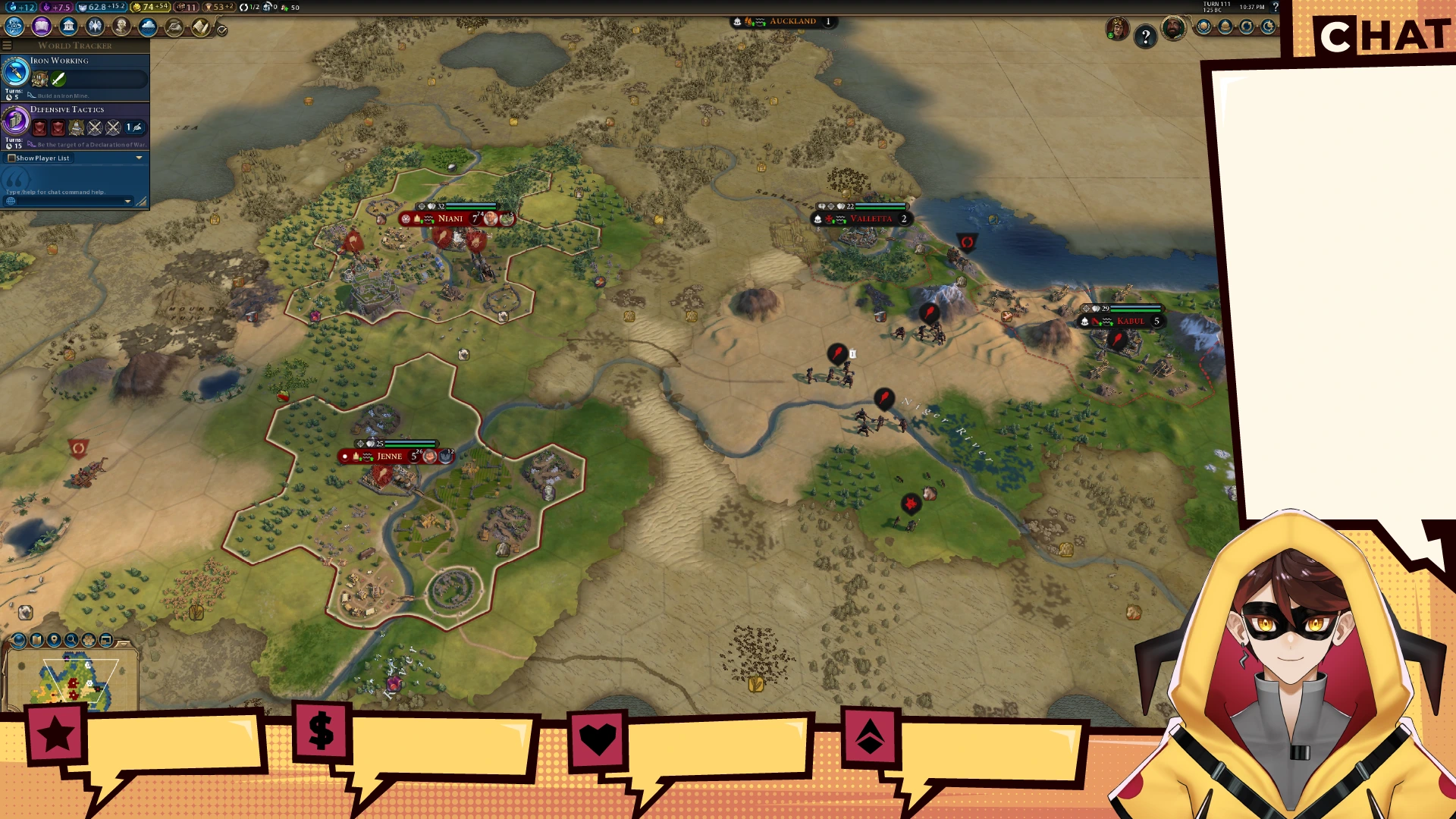This screenshot has height=819, width=1456.
Task: Open the map pins tool
Action: tap(54, 640)
